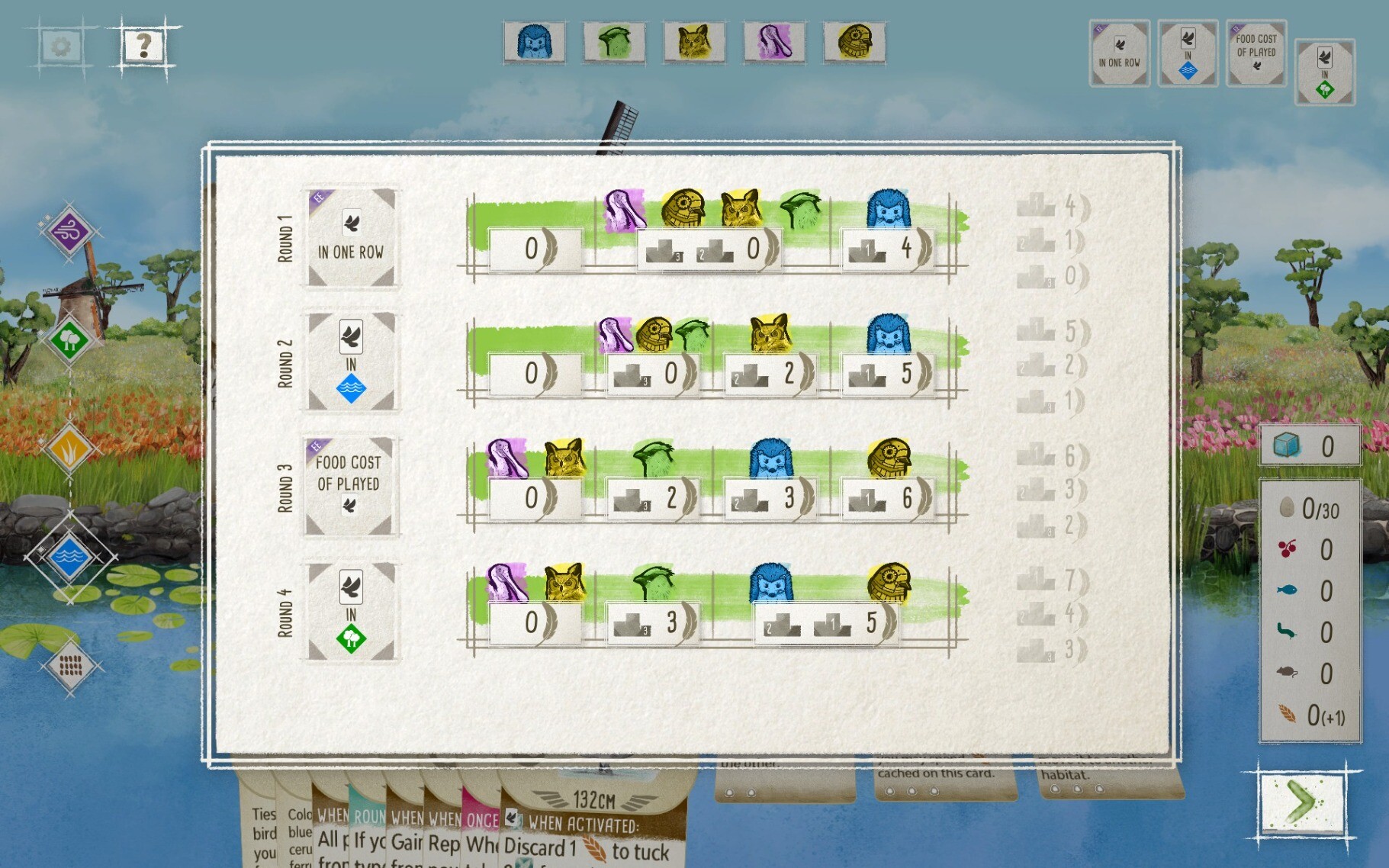
Task: Select the blue hedgehog player portrait
Action: 534,42
